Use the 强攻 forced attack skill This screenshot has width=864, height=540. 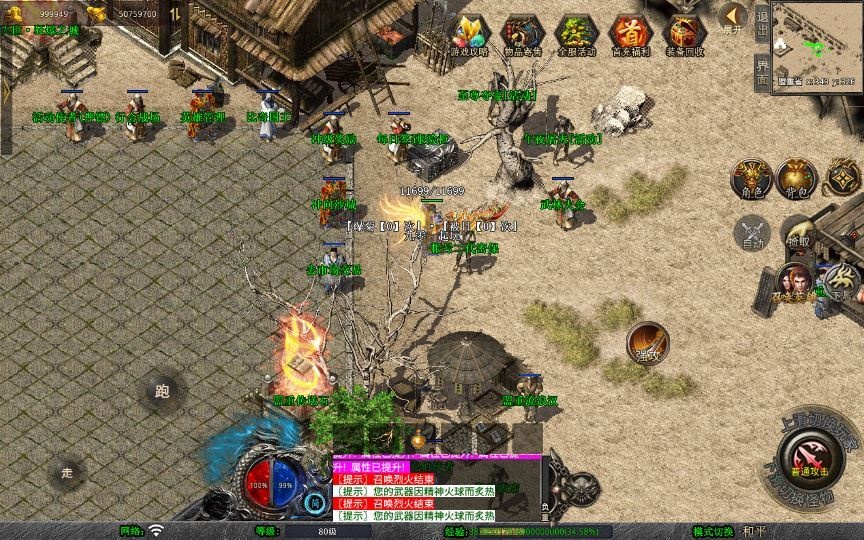pyautogui.click(x=647, y=343)
